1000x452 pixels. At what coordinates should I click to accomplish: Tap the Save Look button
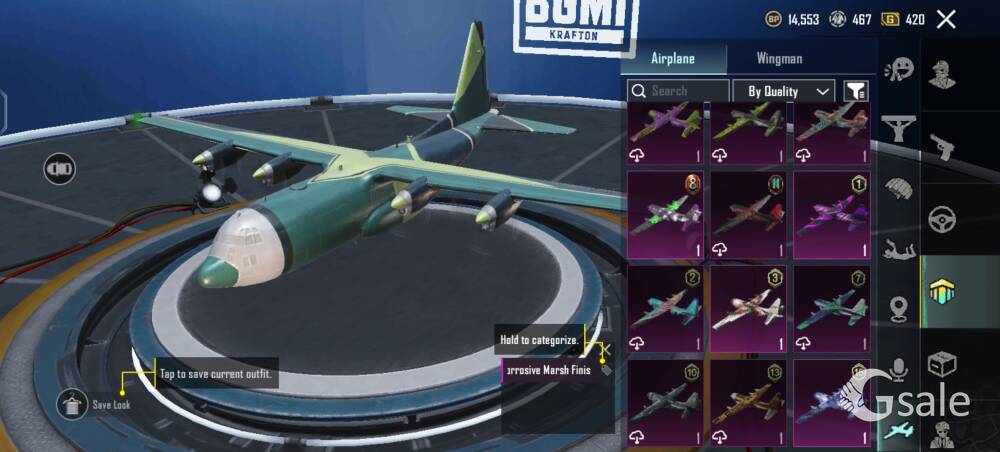tap(72, 404)
